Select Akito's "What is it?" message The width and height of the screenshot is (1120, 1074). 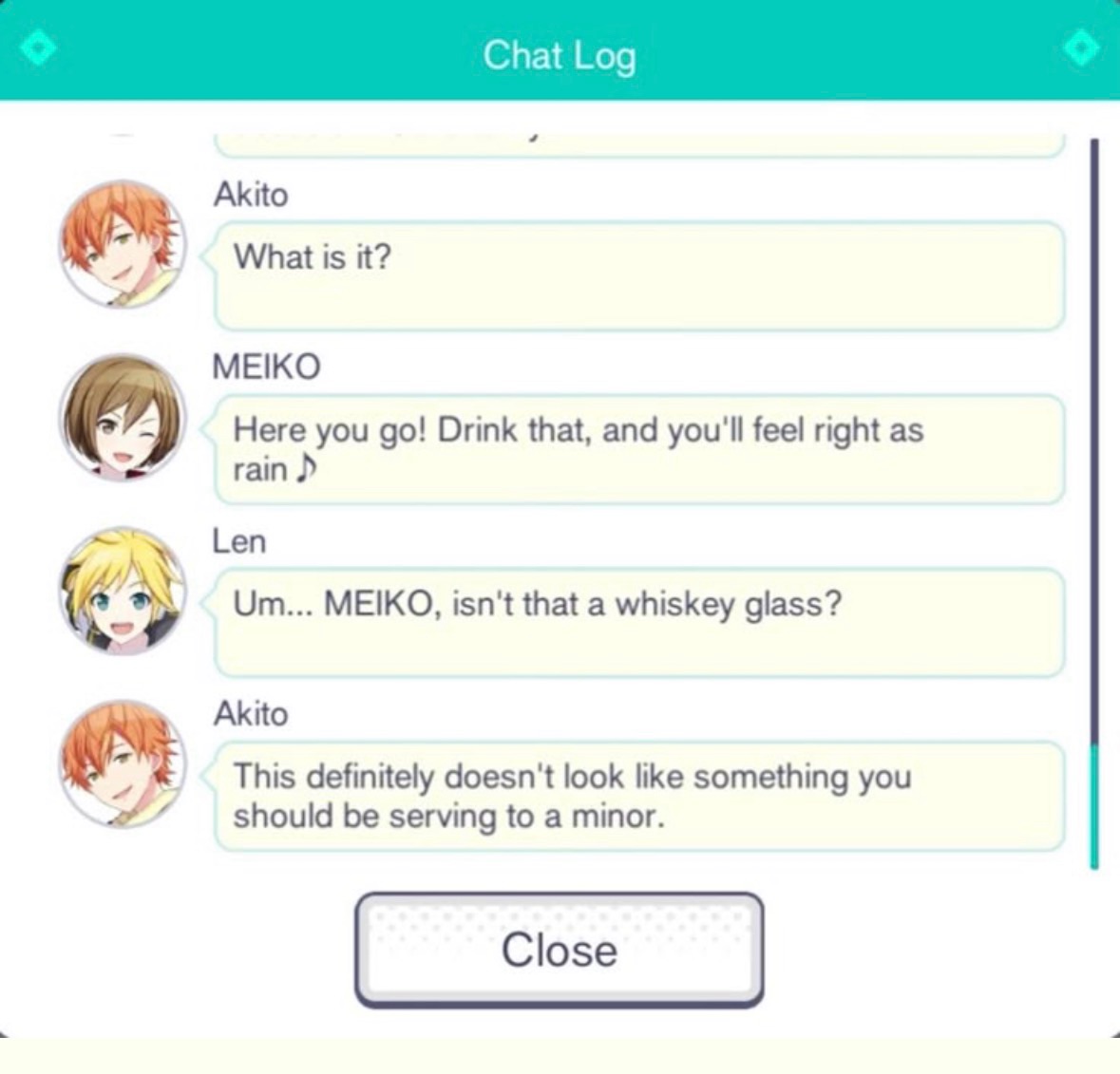[x=638, y=275]
